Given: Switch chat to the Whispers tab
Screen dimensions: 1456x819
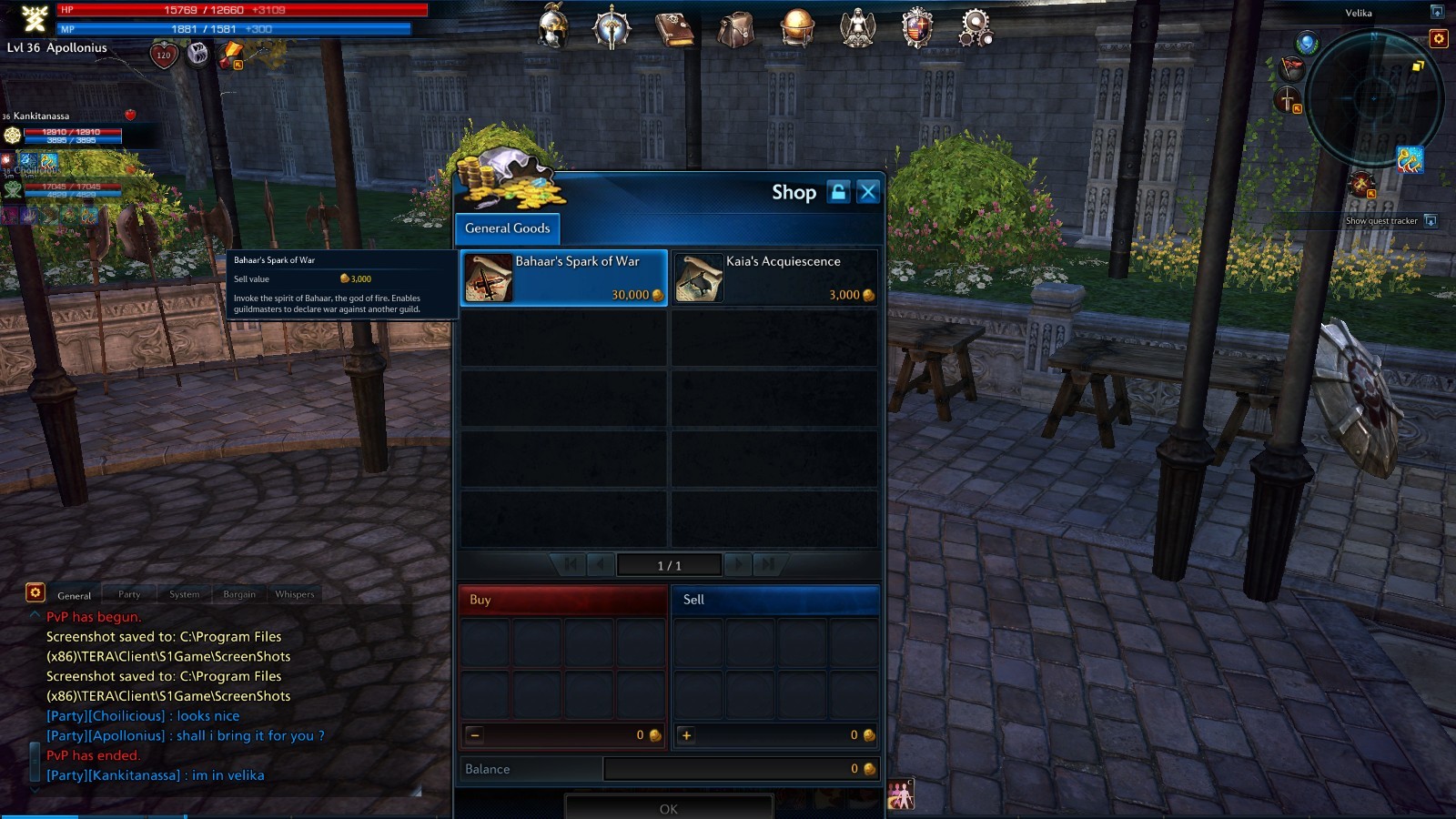Looking at the screenshot, I should click(294, 594).
